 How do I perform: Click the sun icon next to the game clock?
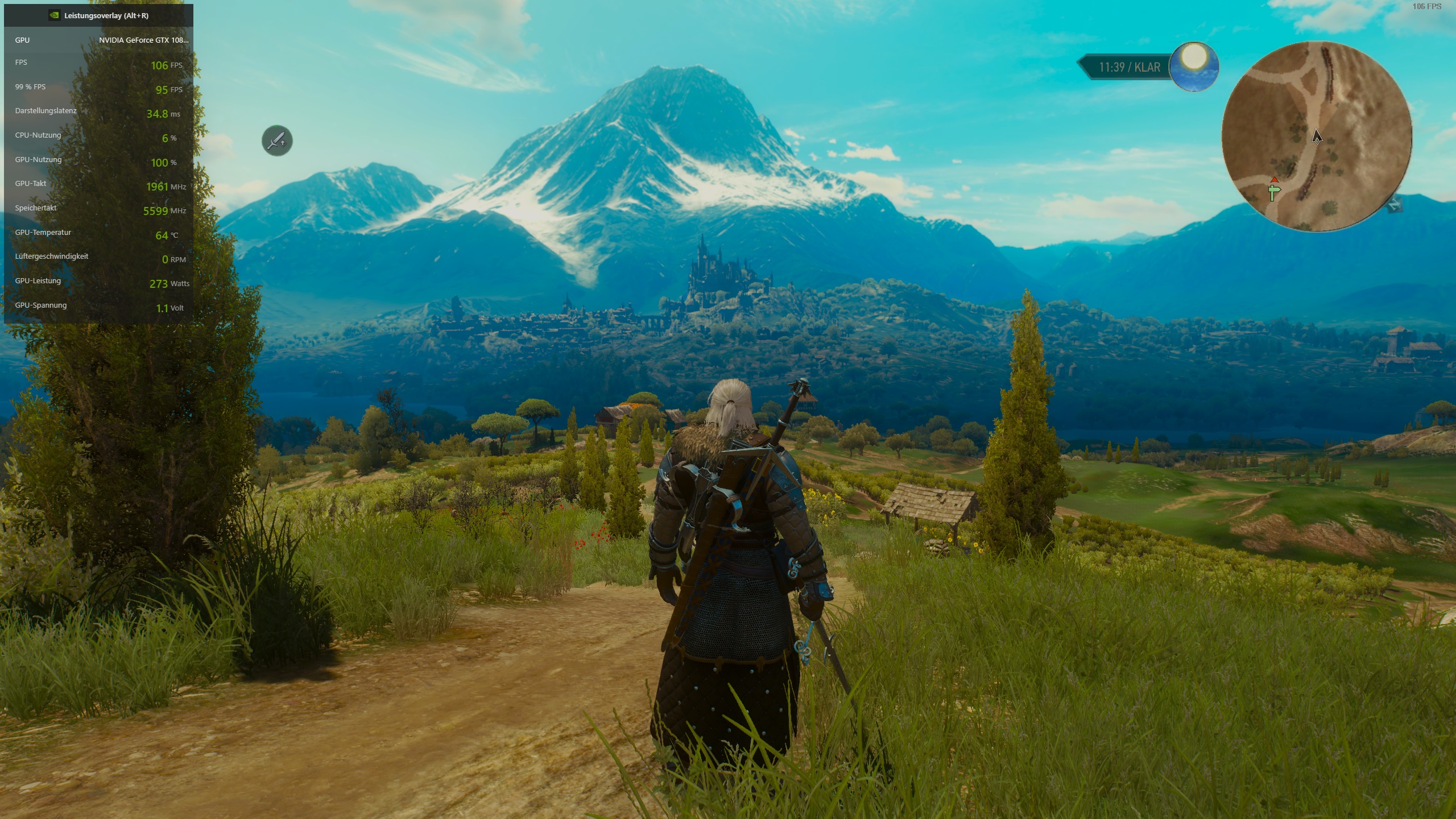[1194, 67]
